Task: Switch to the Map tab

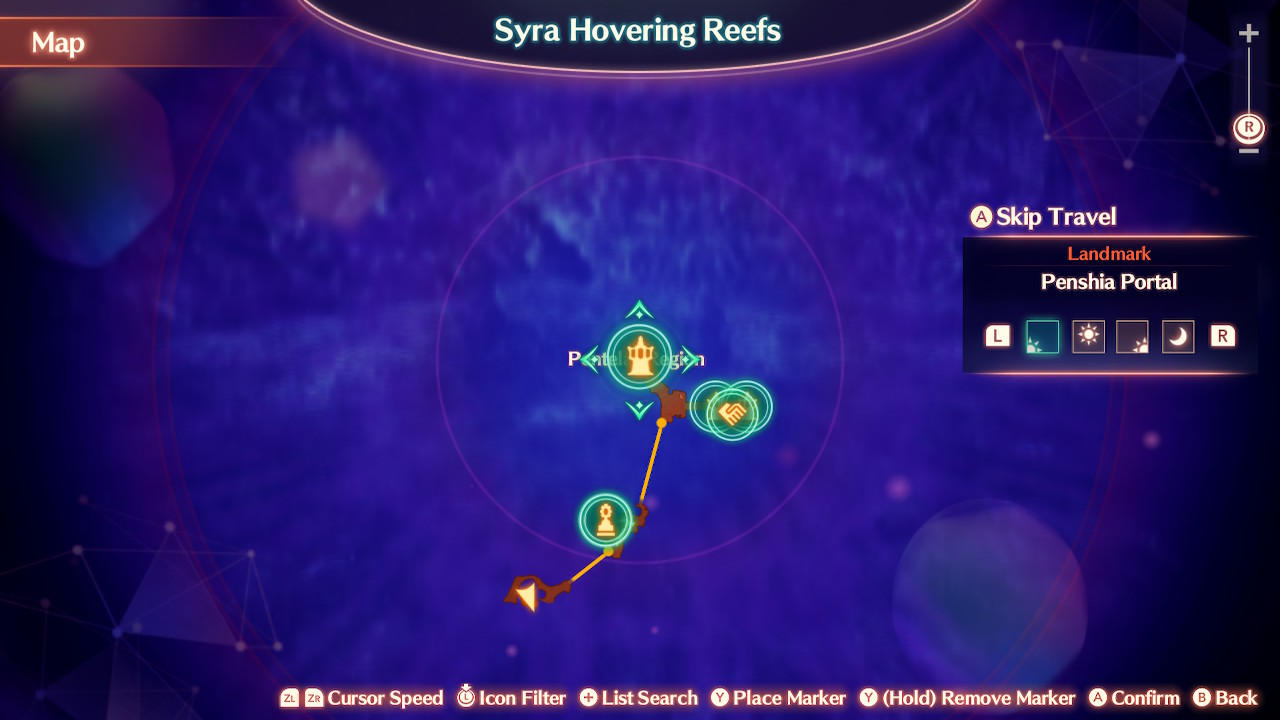Action: click(57, 43)
